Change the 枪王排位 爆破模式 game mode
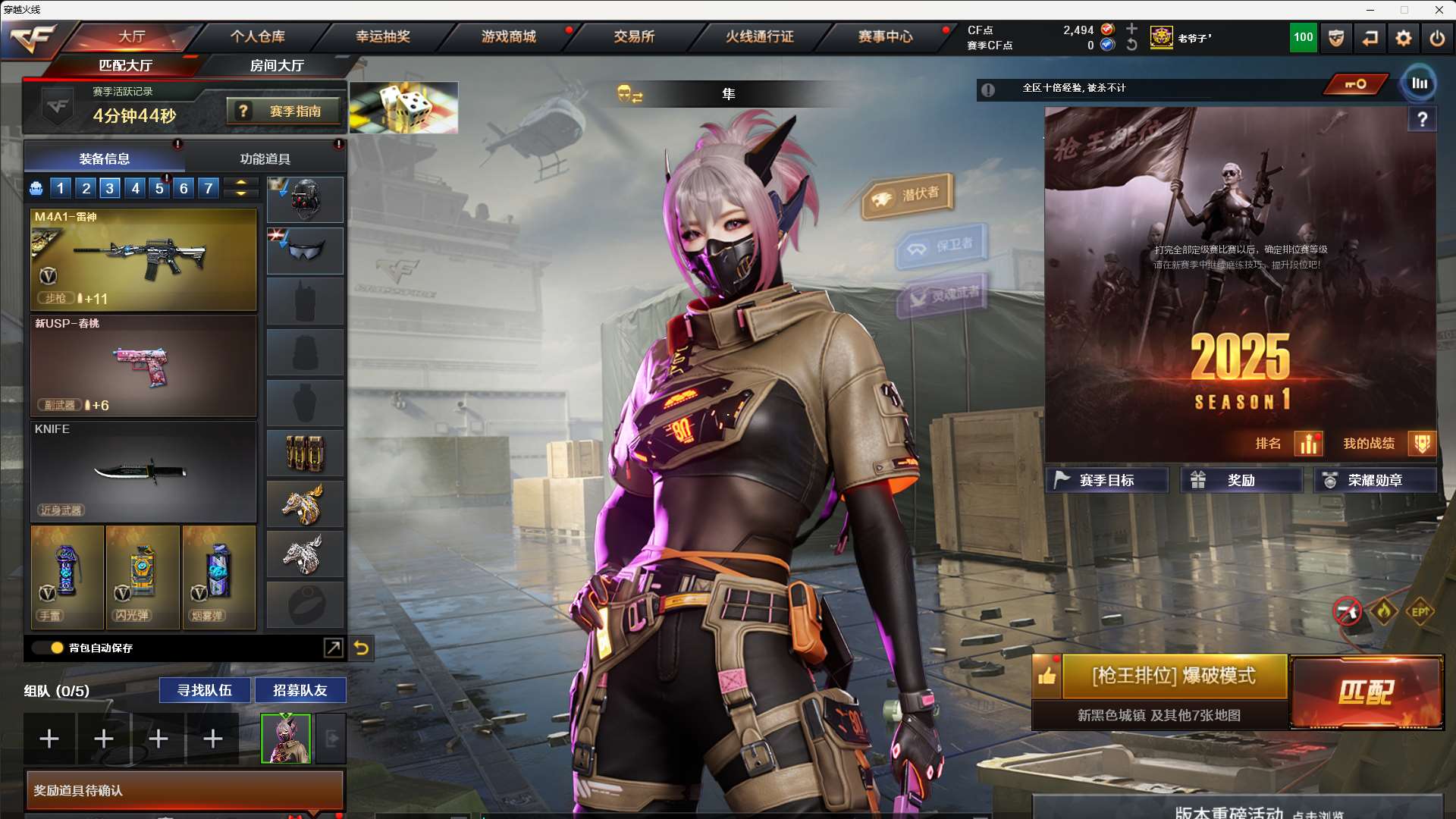Screen dimensions: 1456x819 point(1173,676)
